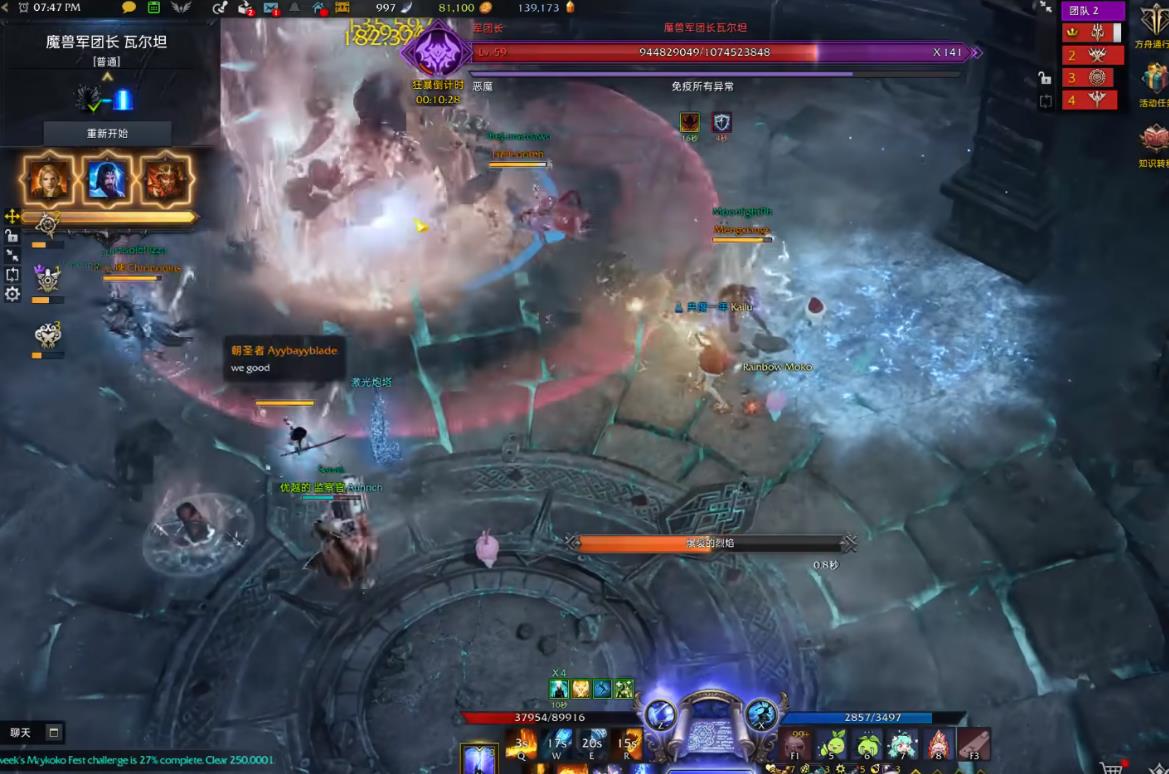The width and height of the screenshot is (1169, 774).
Task: Click the 重新开始 restart button
Action: (107, 133)
